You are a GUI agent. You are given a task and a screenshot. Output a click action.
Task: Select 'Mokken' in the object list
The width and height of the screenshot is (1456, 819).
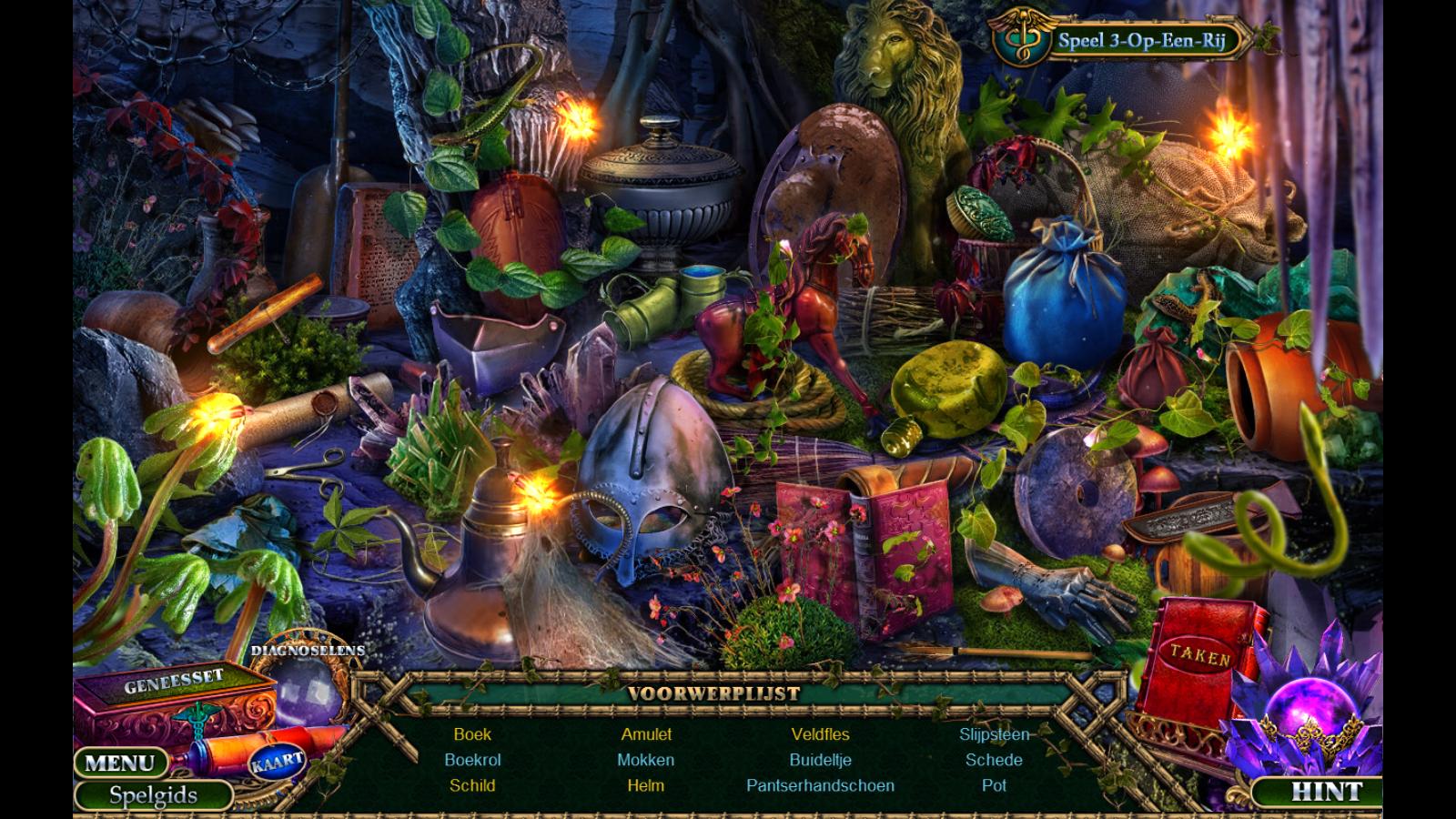click(x=646, y=760)
